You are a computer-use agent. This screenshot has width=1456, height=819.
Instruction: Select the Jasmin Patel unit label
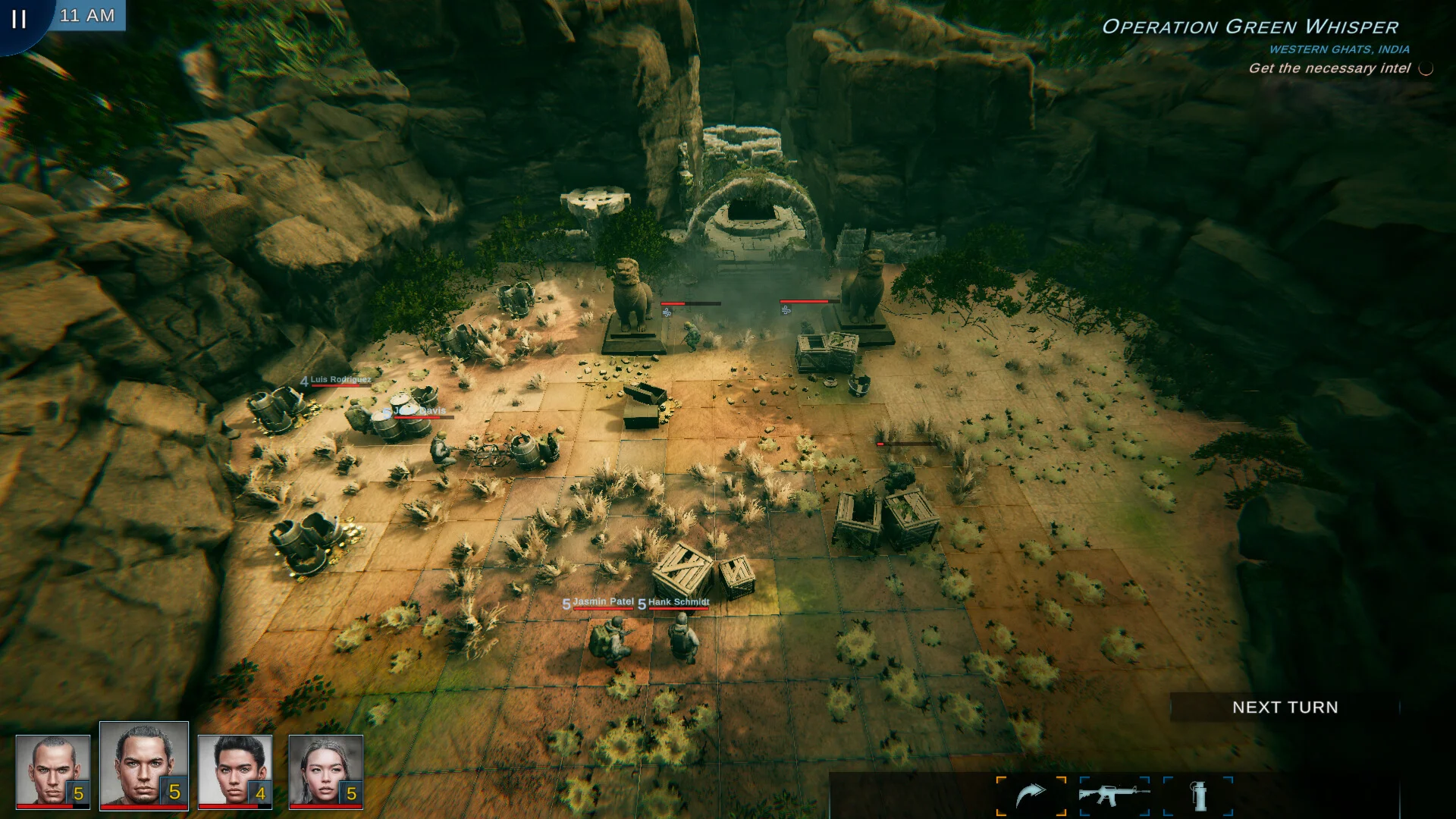point(603,602)
